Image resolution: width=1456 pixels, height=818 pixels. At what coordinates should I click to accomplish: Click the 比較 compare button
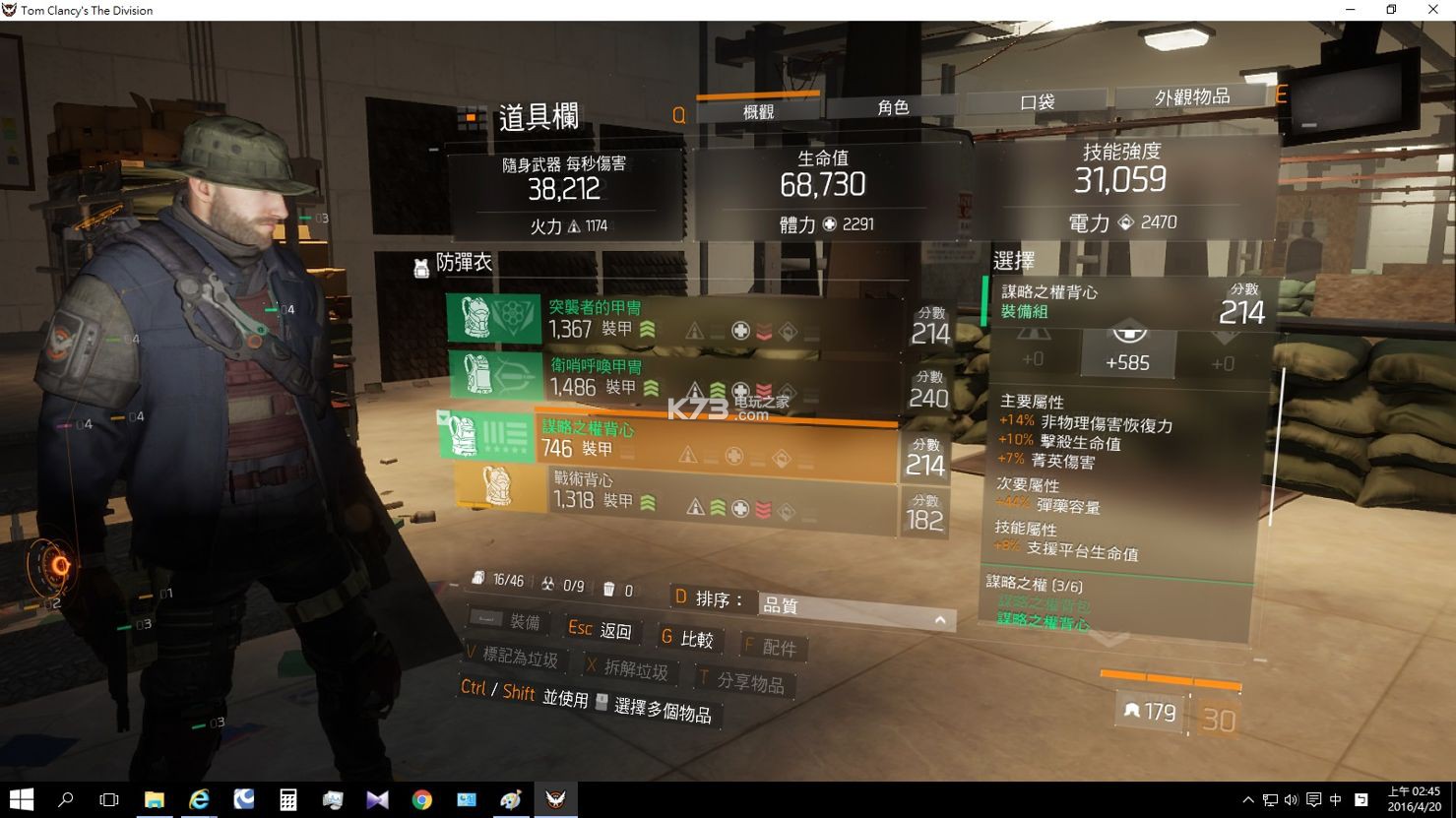click(x=687, y=639)
